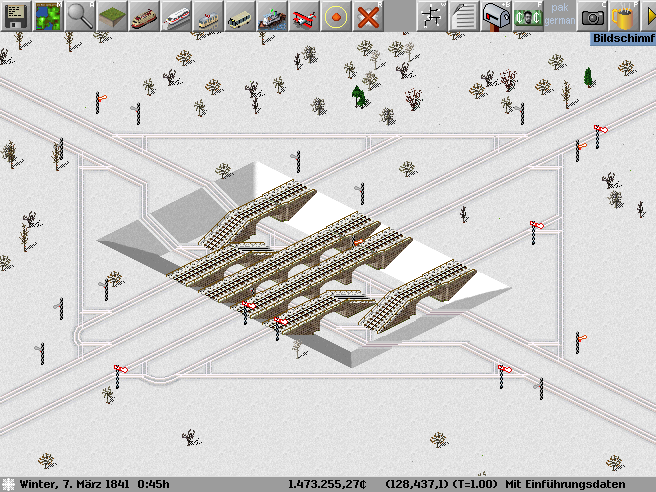Select the red X removal tool

[368, 16]
